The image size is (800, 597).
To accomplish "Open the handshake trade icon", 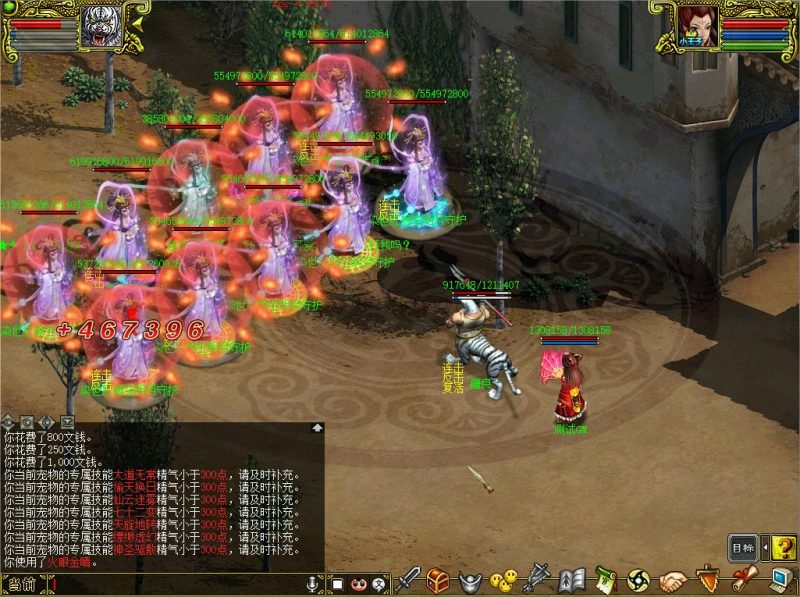I will click(674, 580).
